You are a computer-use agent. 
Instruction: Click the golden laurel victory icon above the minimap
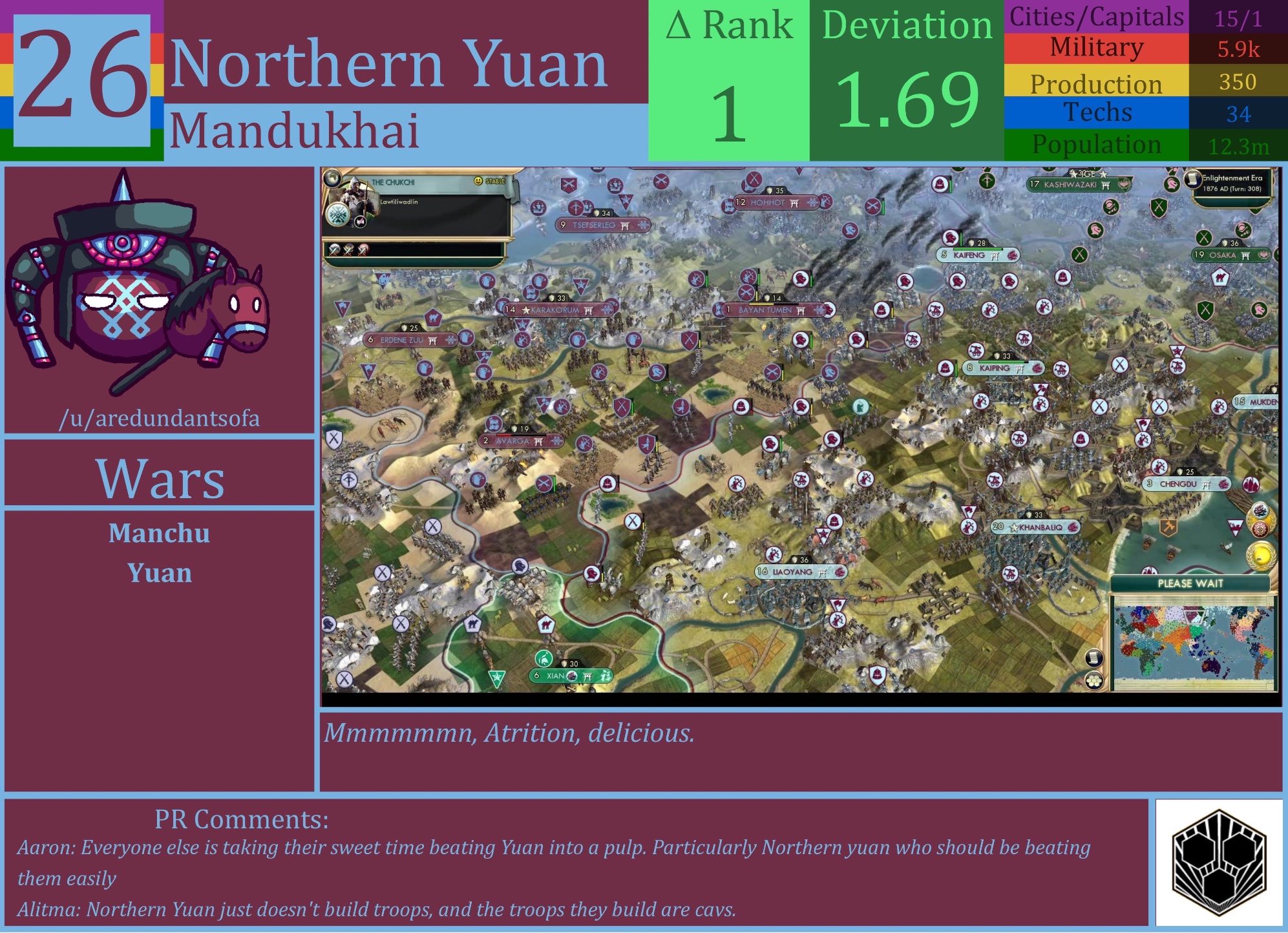pos(1261,555)
